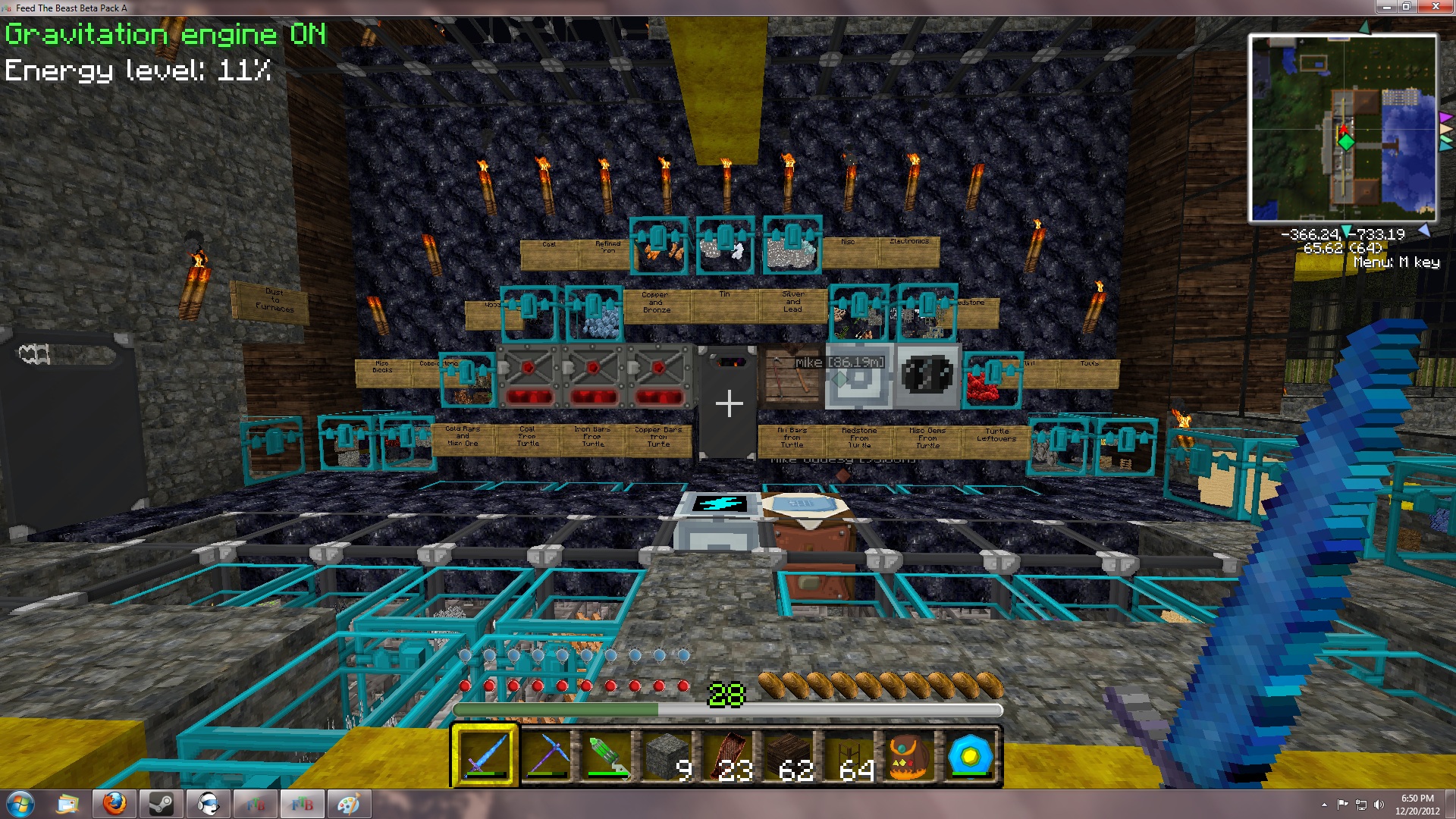Choose the green mining laser slot
The width and height of the screenshot is (1456, 819).
coord(607,756)
